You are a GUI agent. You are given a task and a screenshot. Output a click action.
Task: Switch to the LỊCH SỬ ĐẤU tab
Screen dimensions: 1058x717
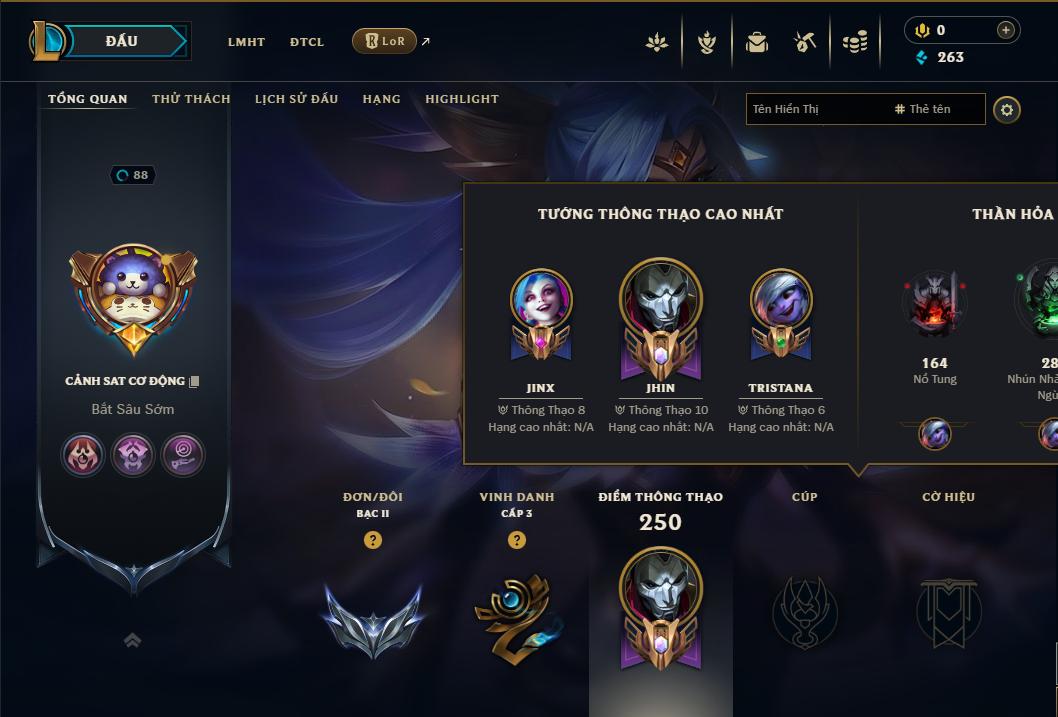click(296, 99)
